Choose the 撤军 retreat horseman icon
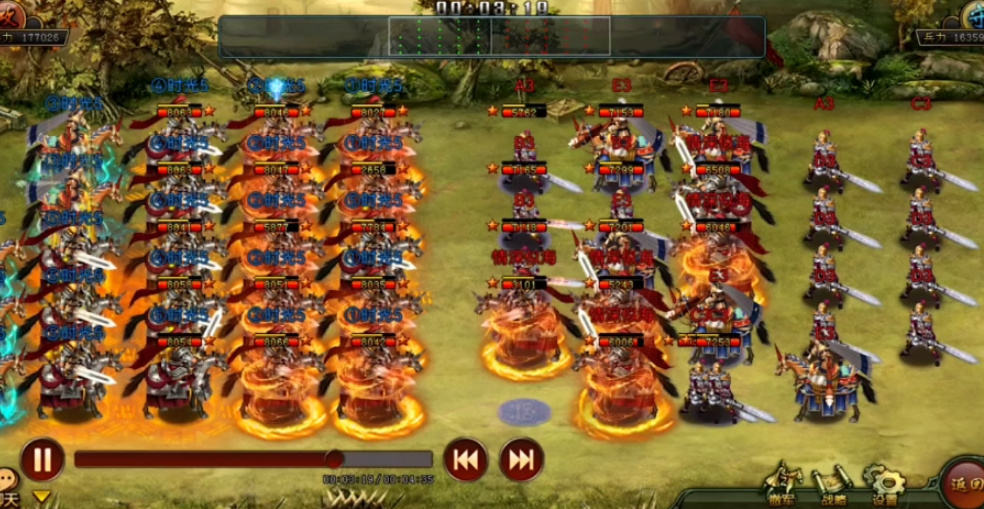Screen dimensions: 984x509 point(786,482)
